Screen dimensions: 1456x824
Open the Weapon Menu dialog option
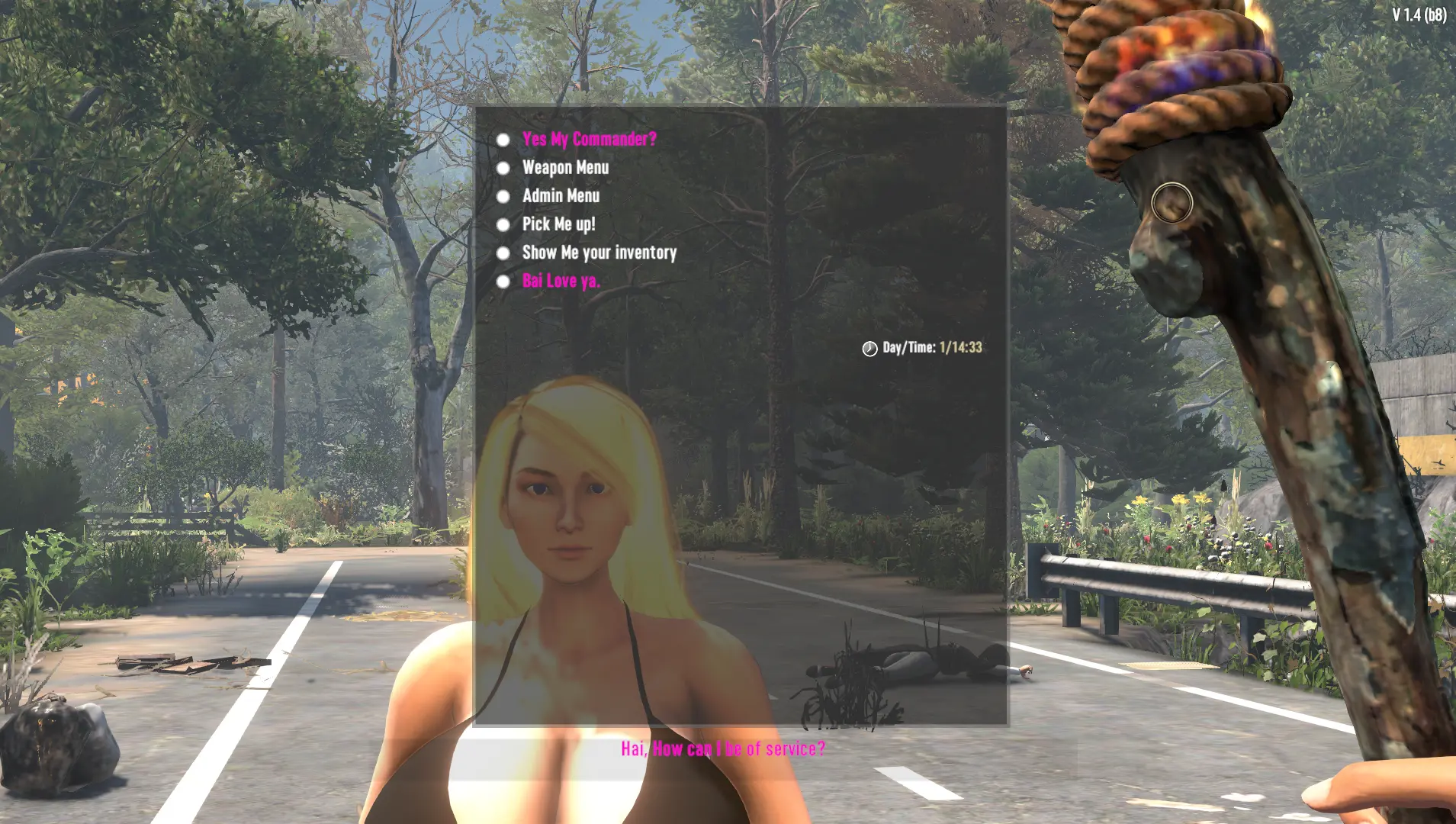pyautogui.click(x=565, y=167)
